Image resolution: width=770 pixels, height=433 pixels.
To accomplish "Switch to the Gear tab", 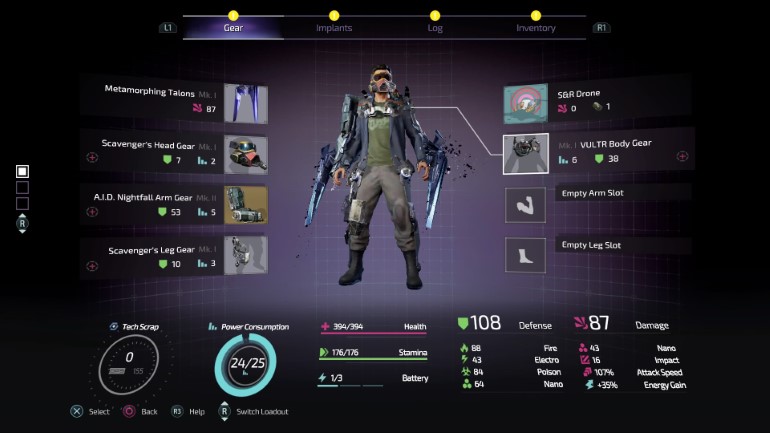I will pos(233,27).
